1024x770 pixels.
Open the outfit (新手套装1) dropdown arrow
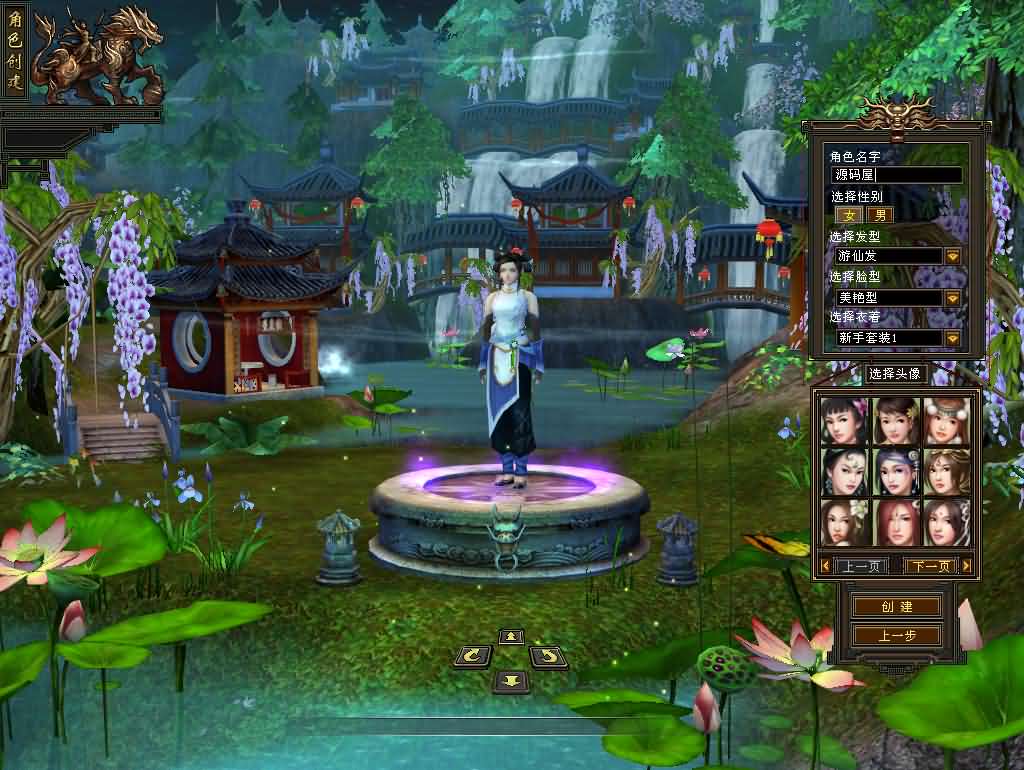click(x=952, y=339)
